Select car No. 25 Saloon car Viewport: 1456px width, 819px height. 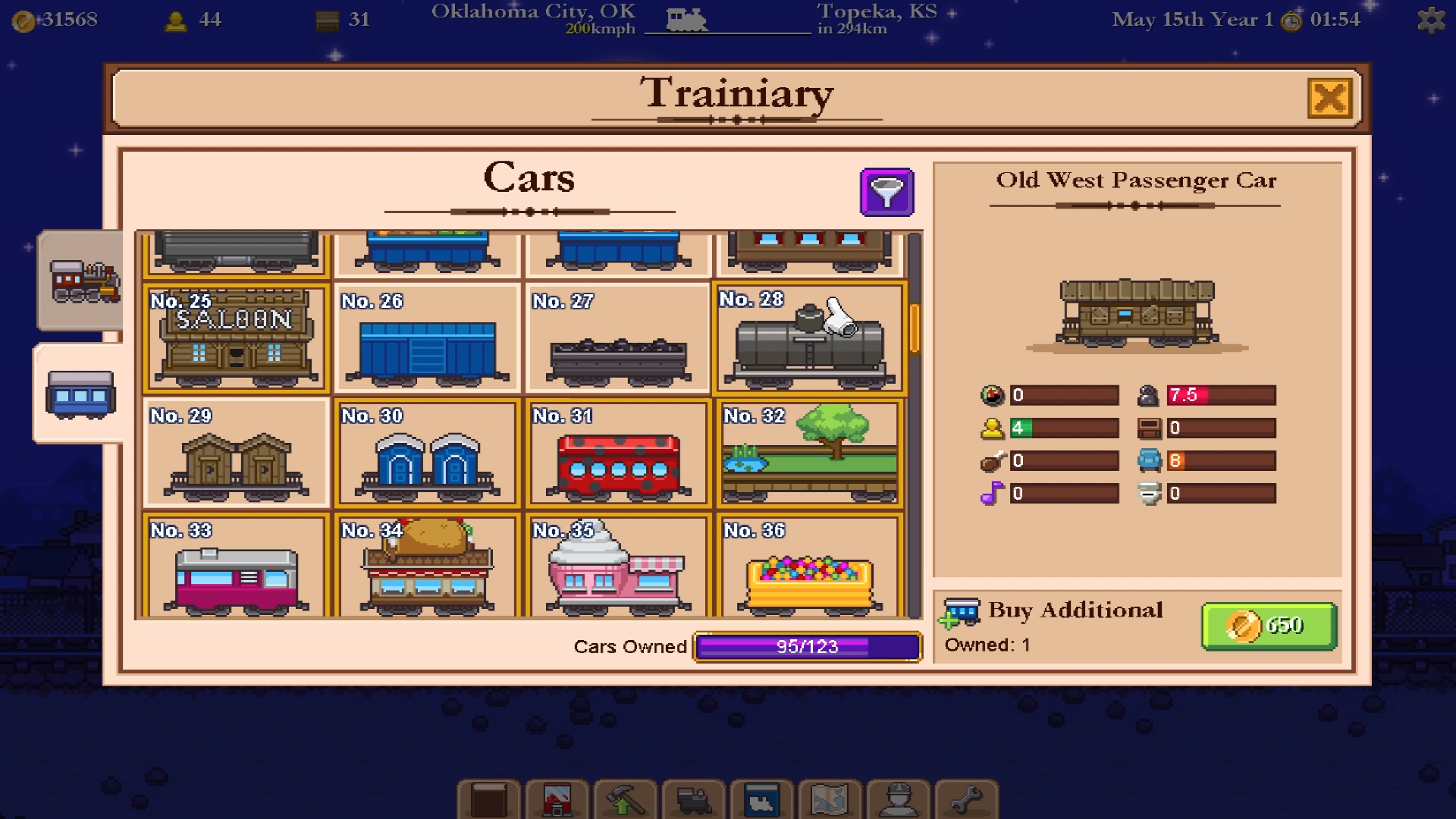[x=235, y=337]
